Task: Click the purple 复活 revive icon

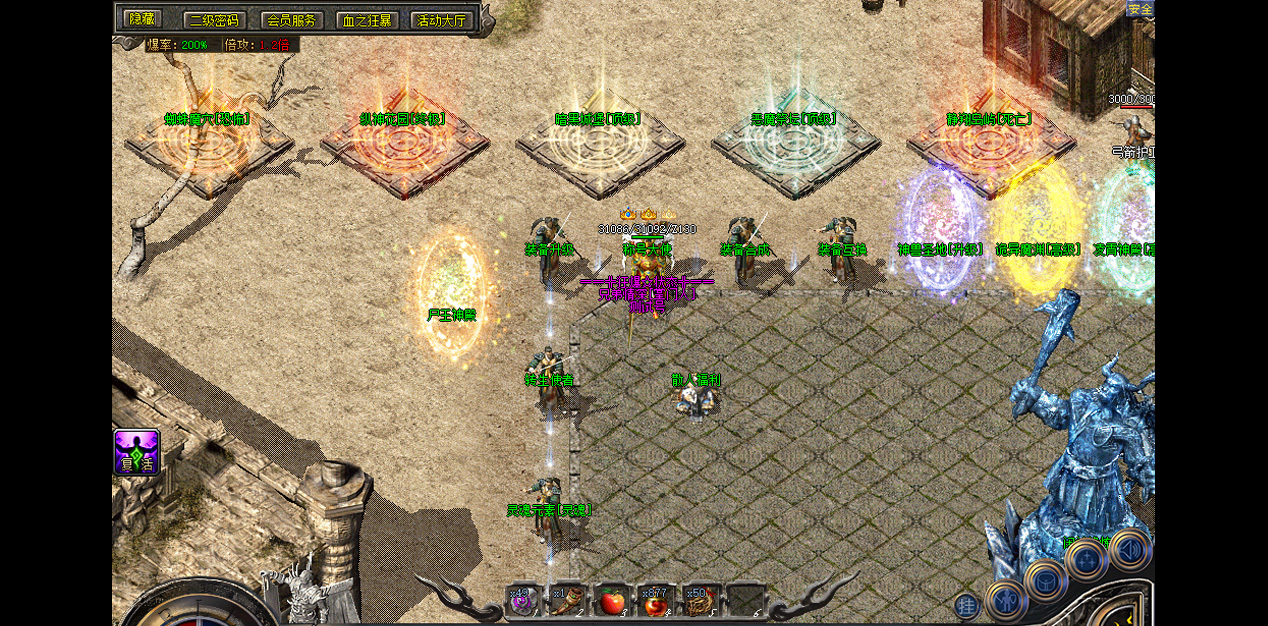Action: 137,453
